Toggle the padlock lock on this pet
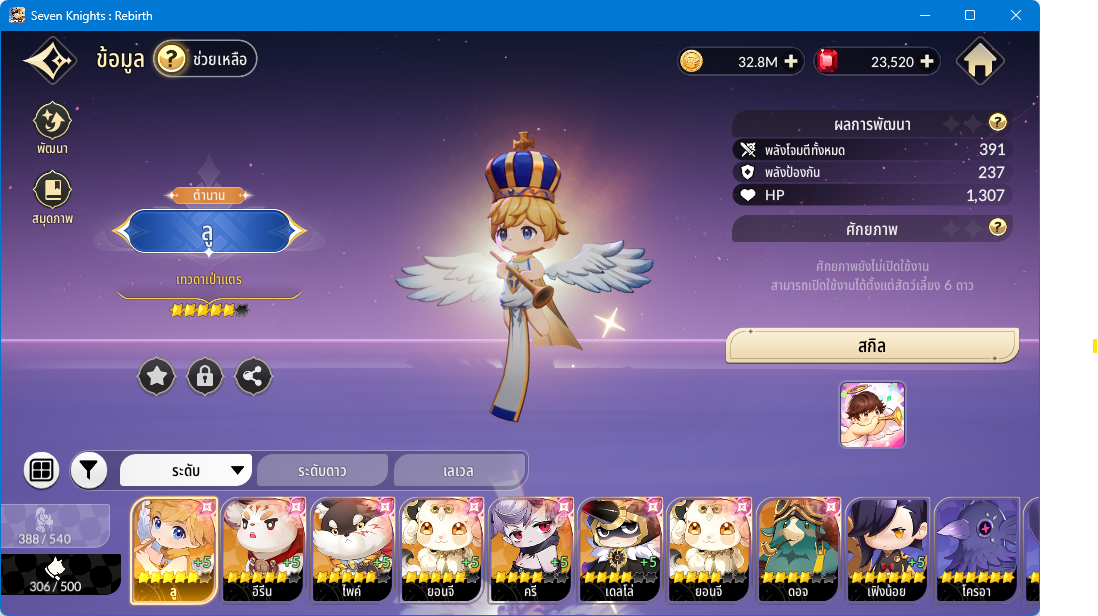This screenshot has height=616, width=1098. [x=205, y=376]
